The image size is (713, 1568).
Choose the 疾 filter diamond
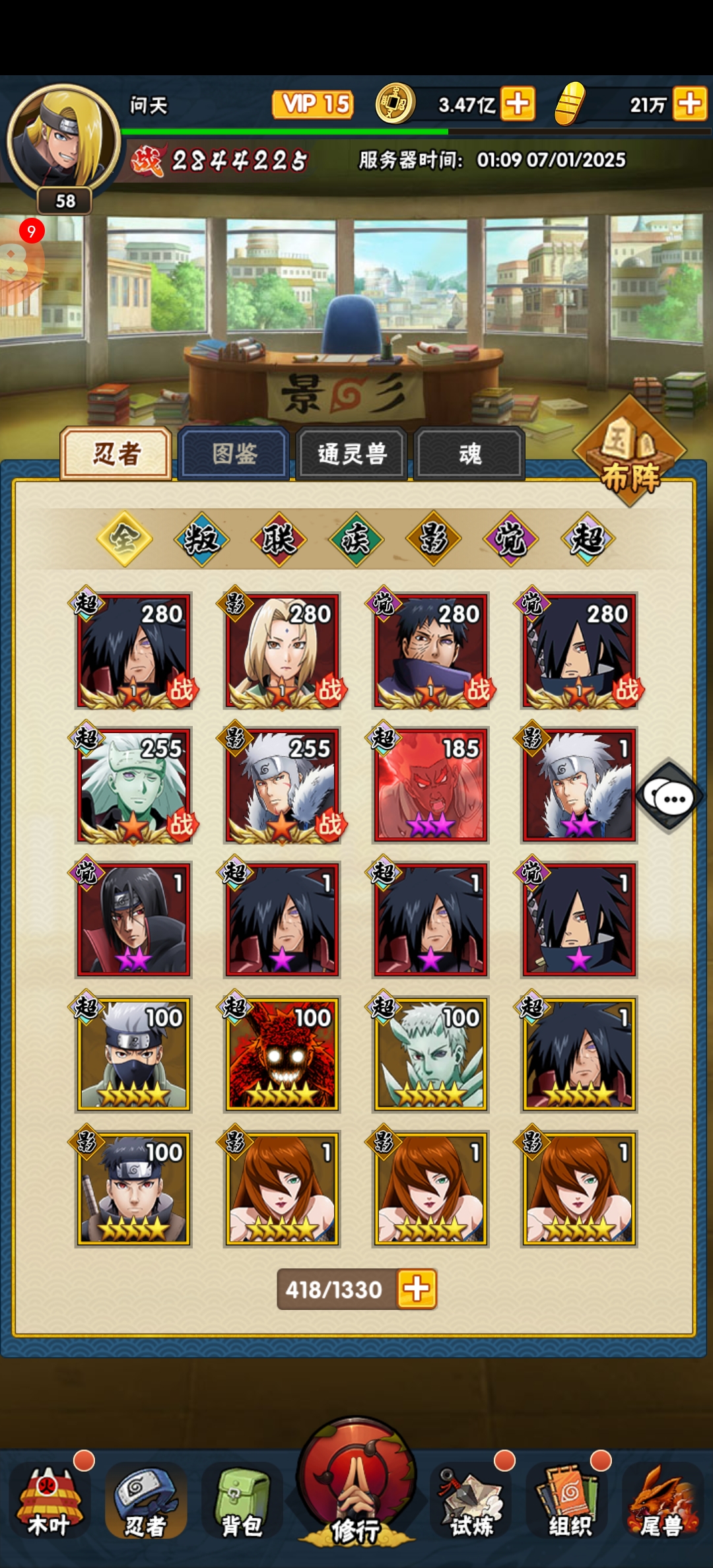coord(356,539)
